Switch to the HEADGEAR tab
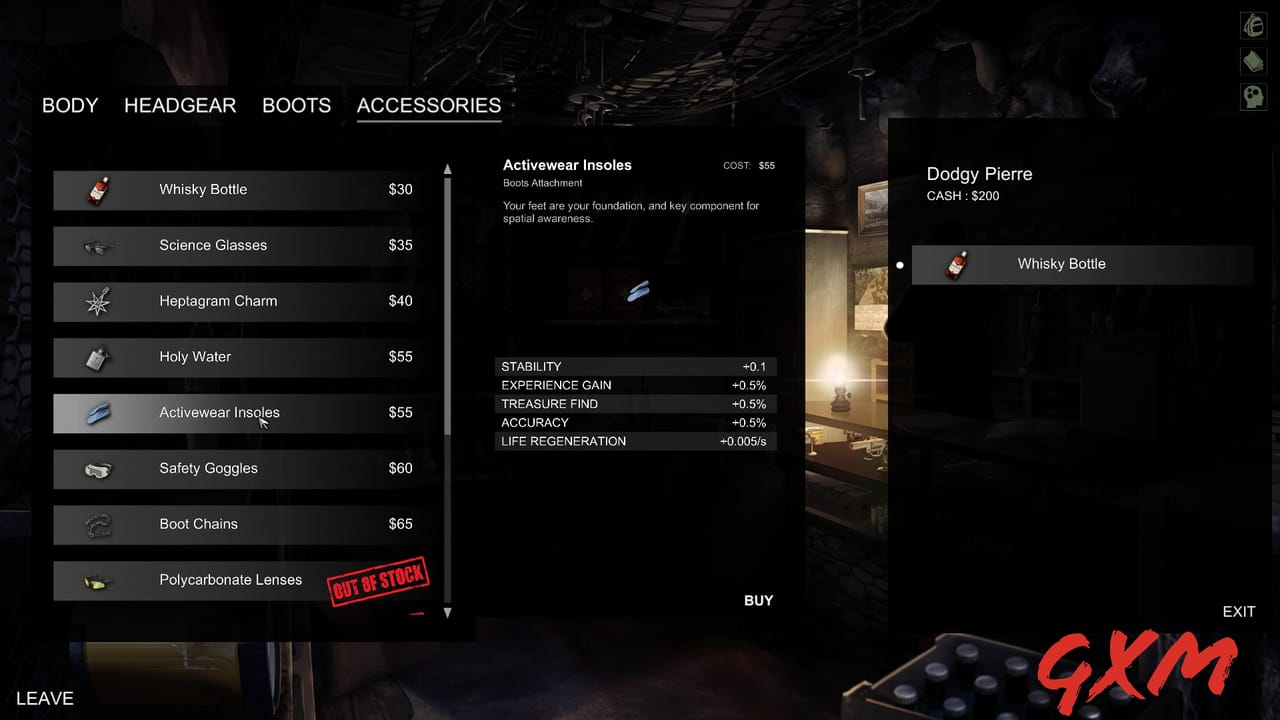The height and width of the screenshot is (720, 1280). 180,105
